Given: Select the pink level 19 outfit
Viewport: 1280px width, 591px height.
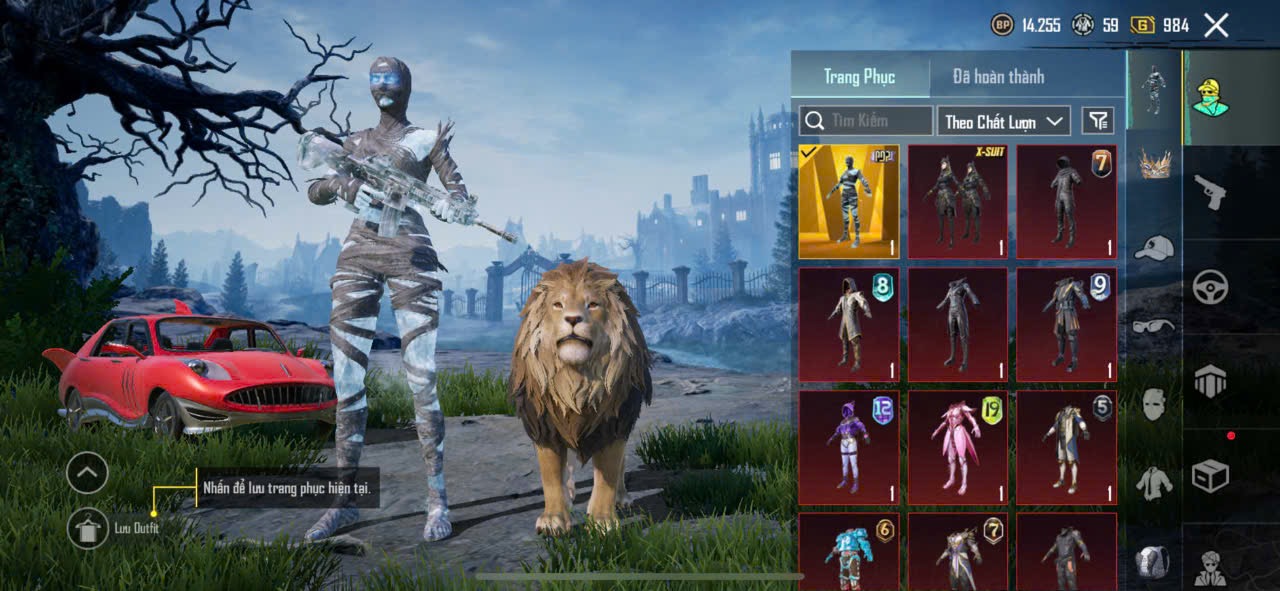Looking at the screenshot, I should [x=957, y=447].
